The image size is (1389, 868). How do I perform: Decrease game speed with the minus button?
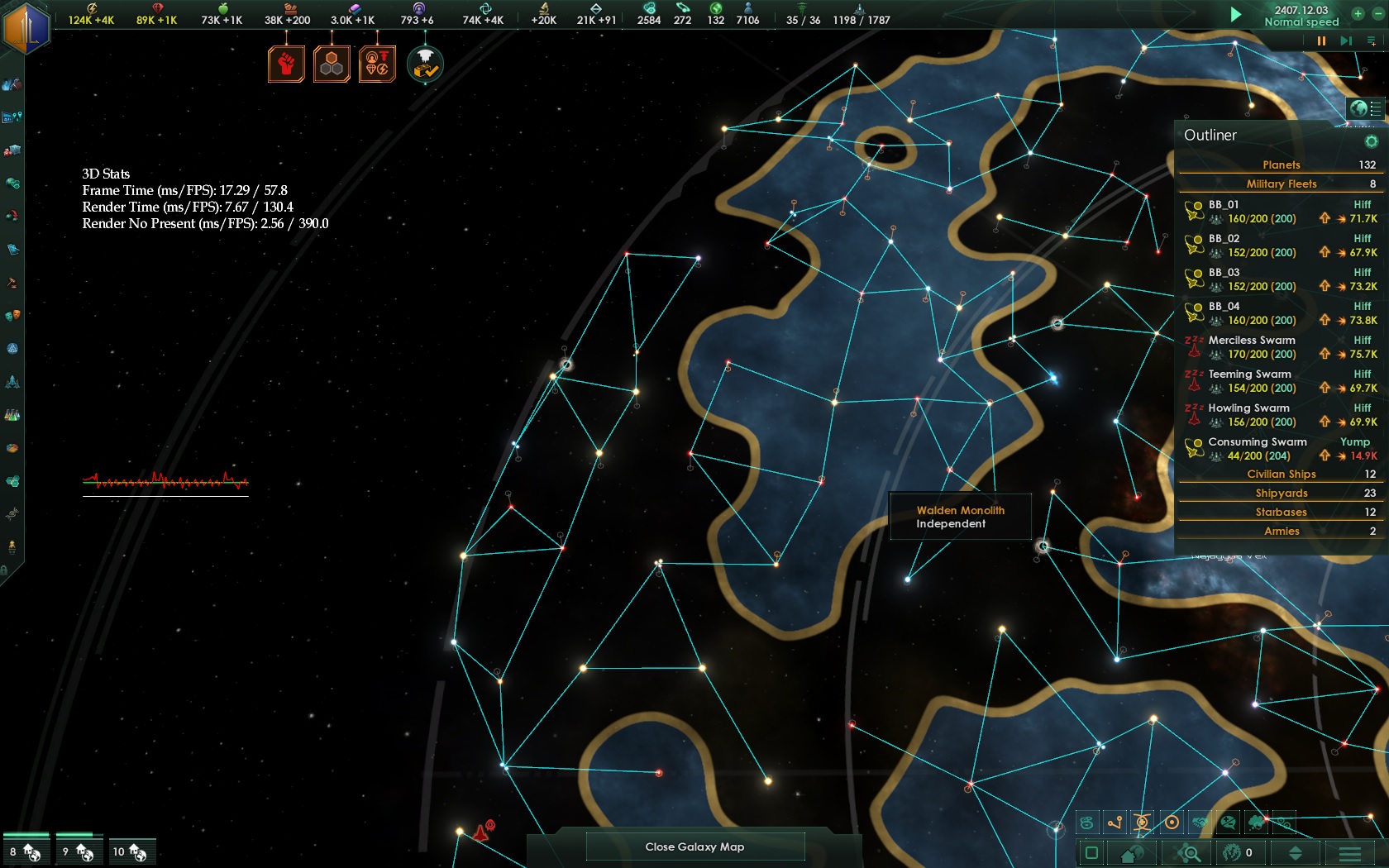[1377, 13]
